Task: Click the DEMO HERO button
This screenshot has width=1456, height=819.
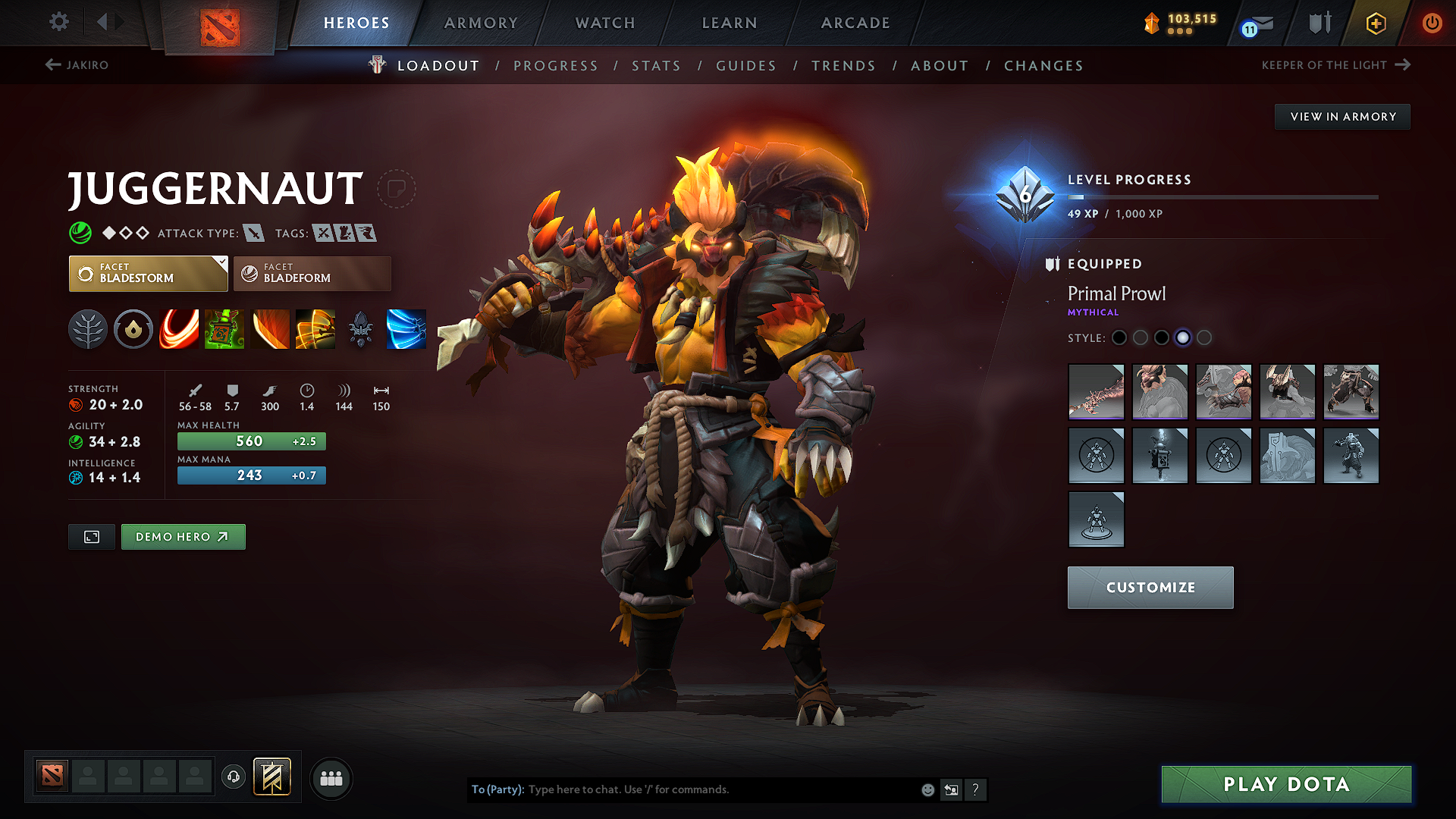Action: coord(183,536)
